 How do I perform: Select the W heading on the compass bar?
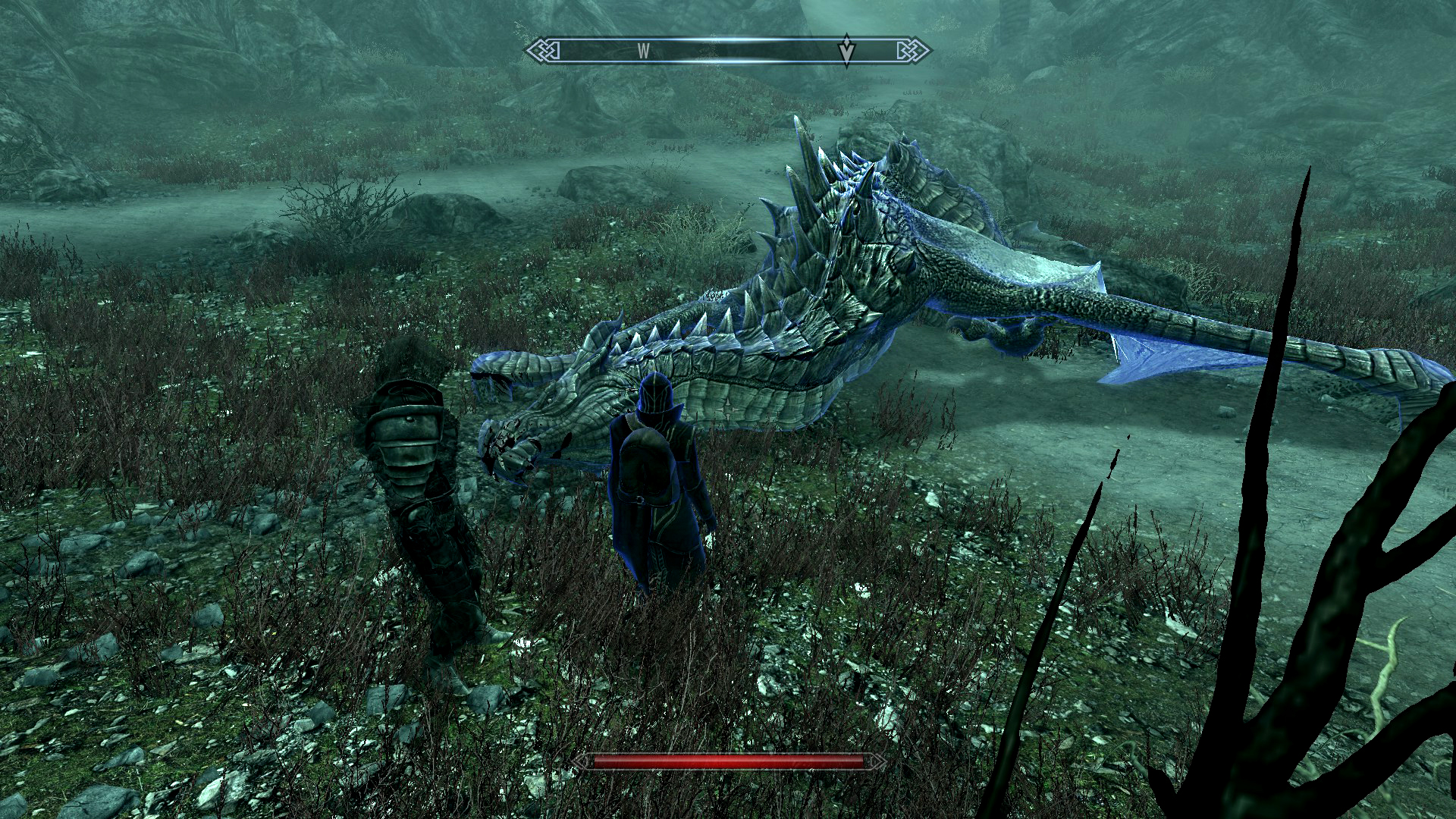(x=643, y=52)
